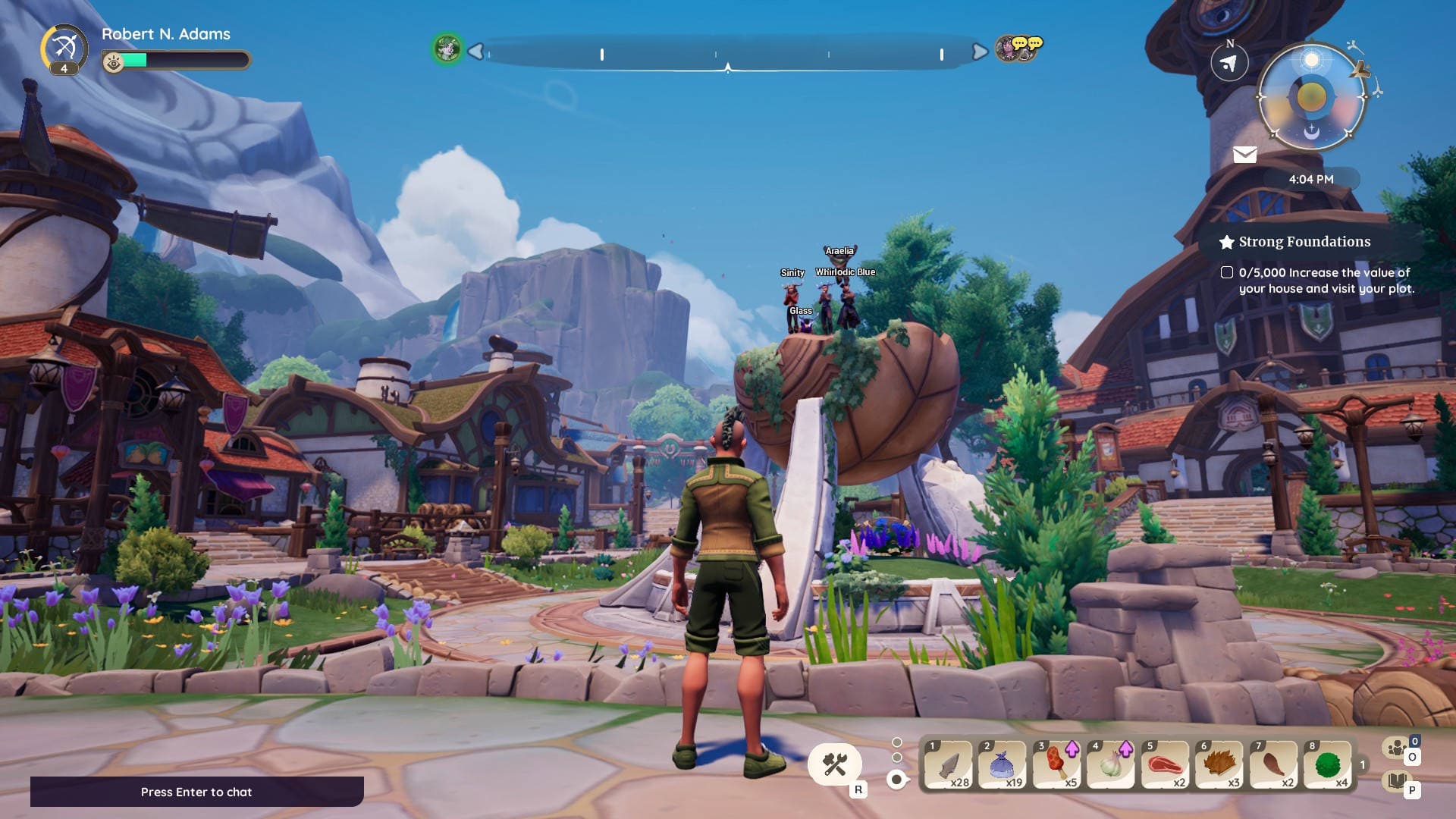
Task: Click the bow skill level badge
Action: 64,49
